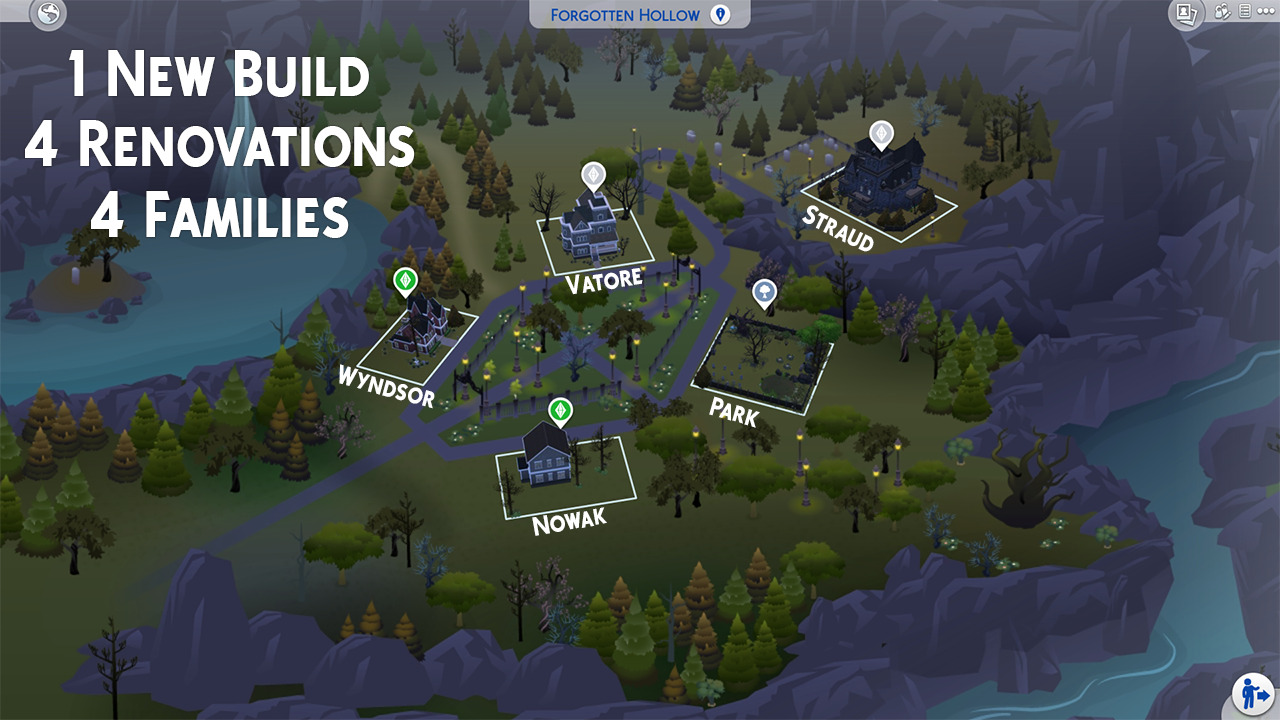Open the list panel icon
The height and width of the screenshot is (720, 1280).
pyautogui.click(x=1245, y=12)
